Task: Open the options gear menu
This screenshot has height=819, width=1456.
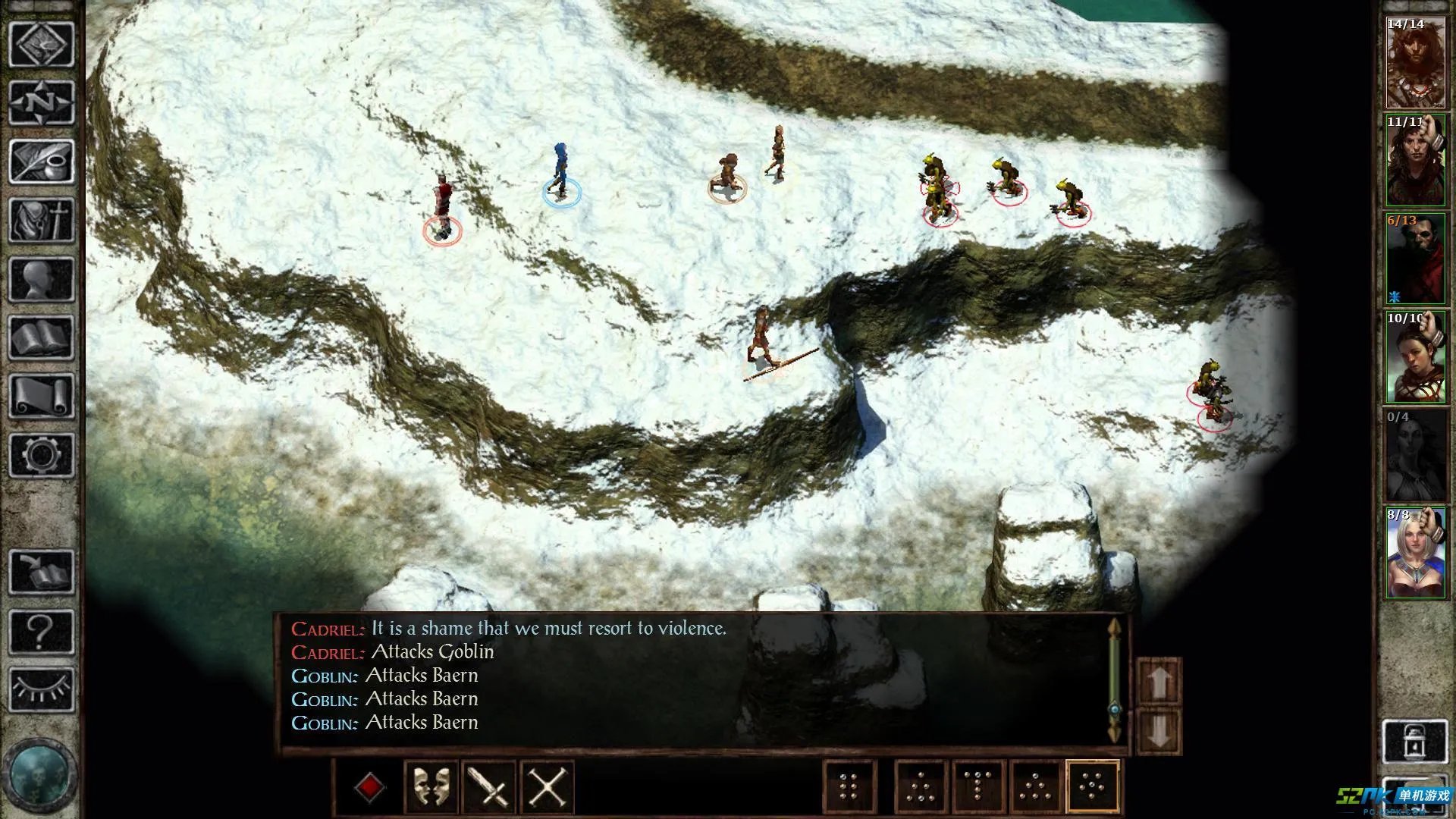Action: (x=42, y=454)
